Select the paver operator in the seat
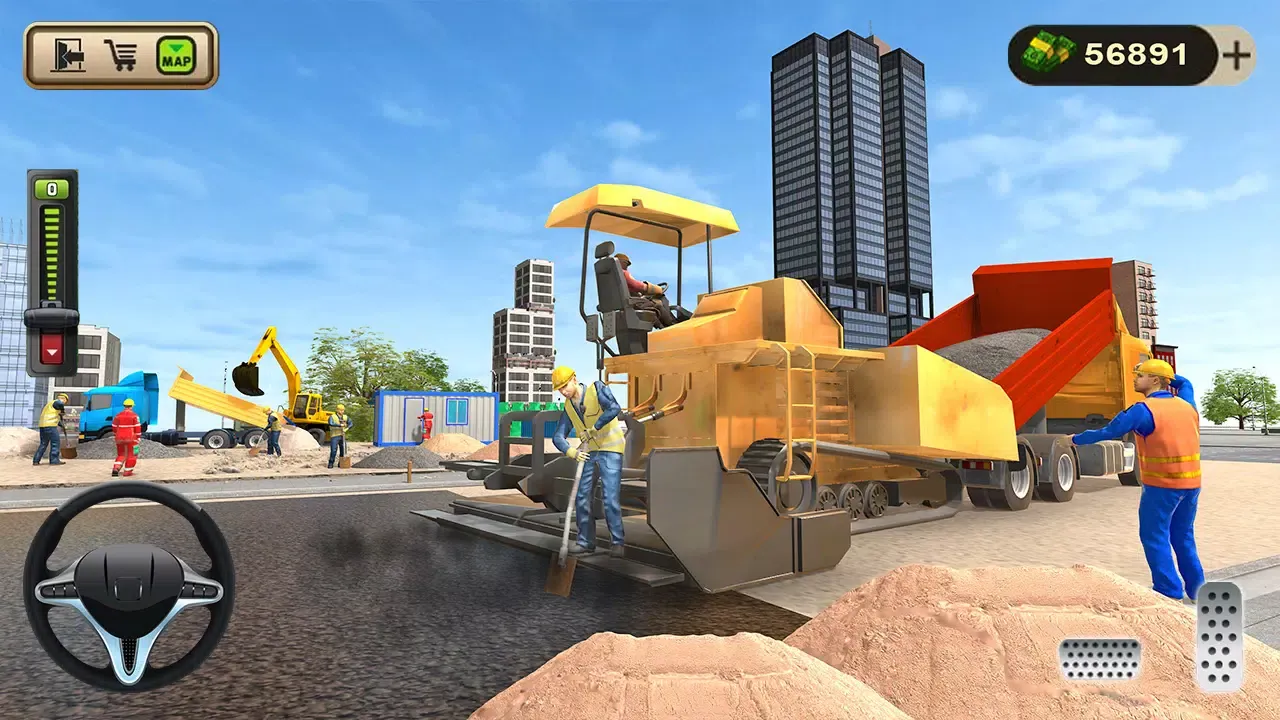This screenshot has width=1280, height=720. [640, 280]
